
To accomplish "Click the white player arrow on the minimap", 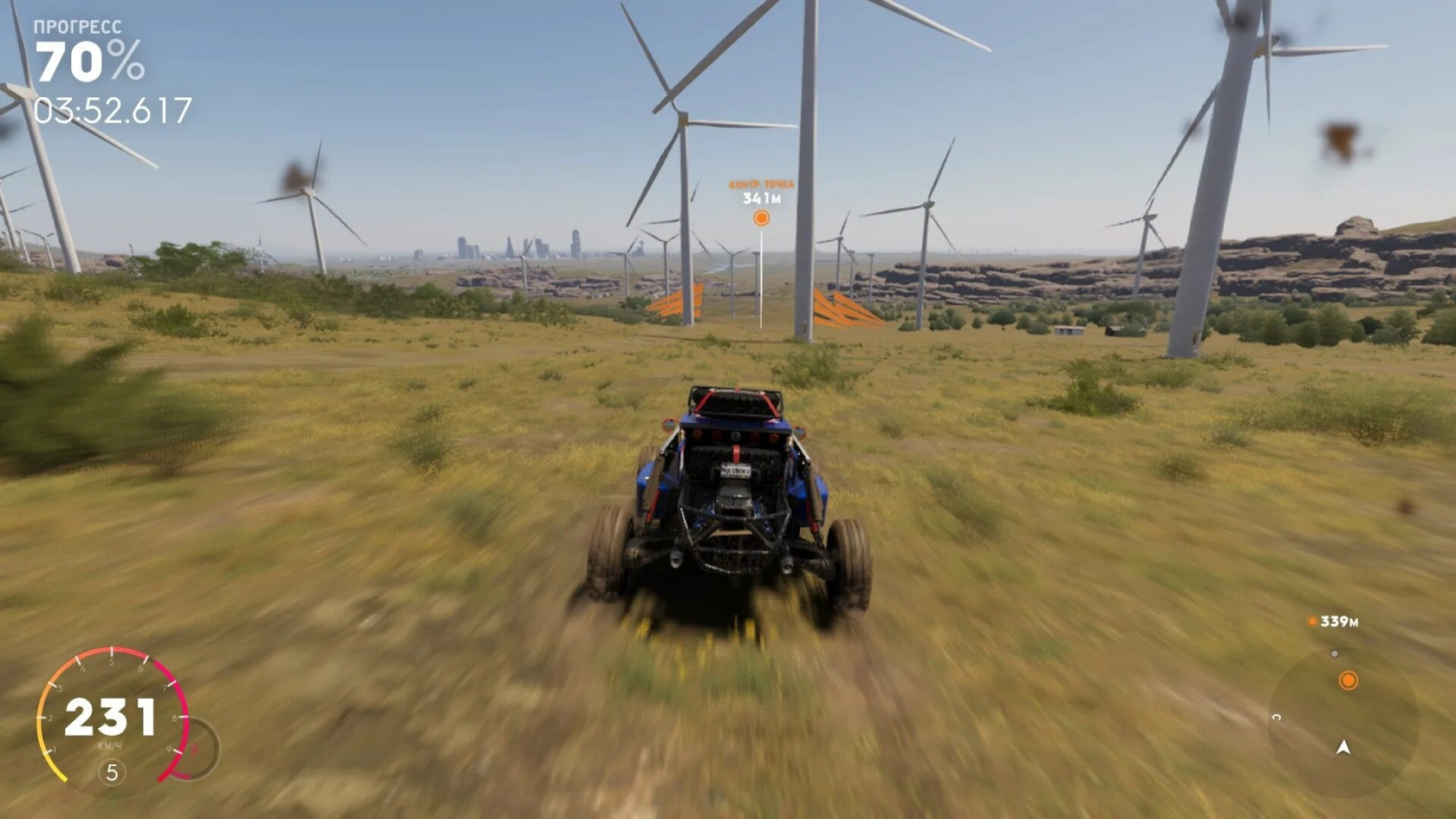I will coord(1343,747).
